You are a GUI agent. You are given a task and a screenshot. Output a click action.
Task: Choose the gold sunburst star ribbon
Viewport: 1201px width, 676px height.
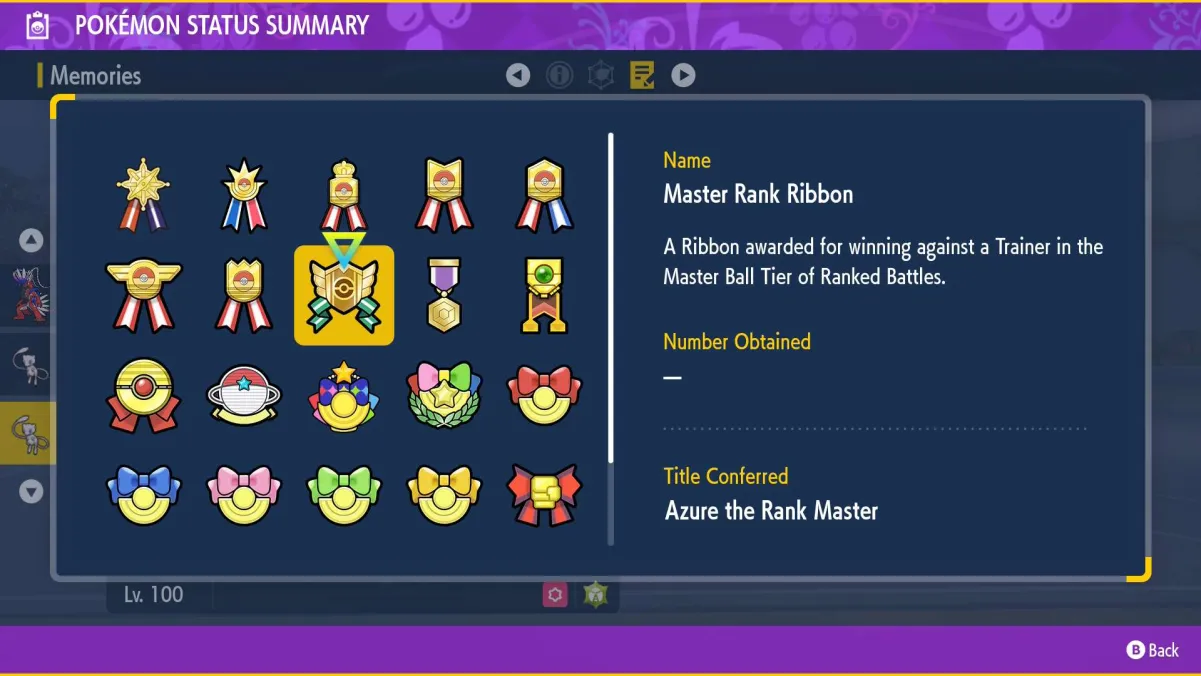pyautogui.click(x=144, y=196)
